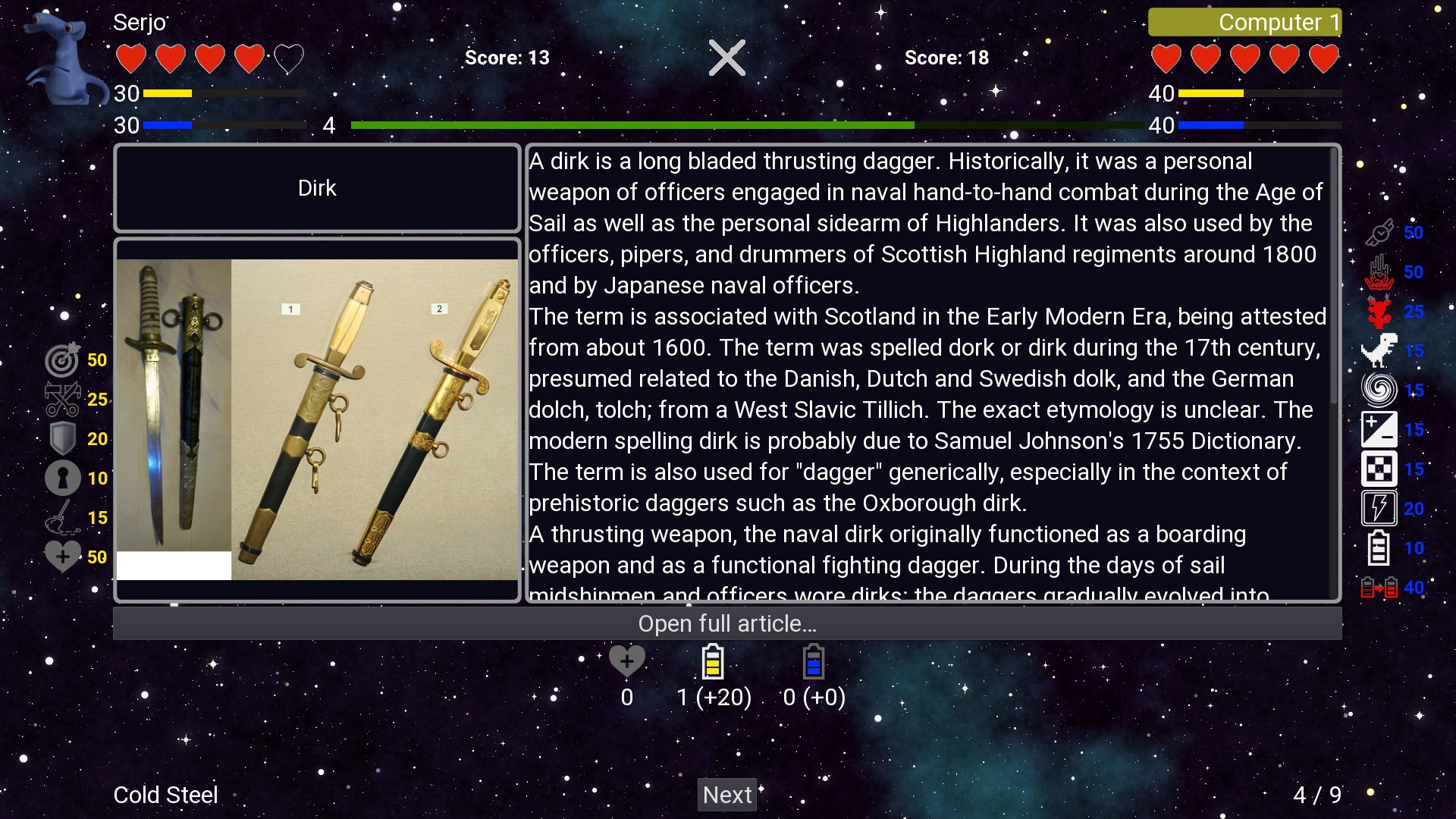Activate the spiral vortex power-up
The image size is (1456, 819).
tap(1380, 390)
